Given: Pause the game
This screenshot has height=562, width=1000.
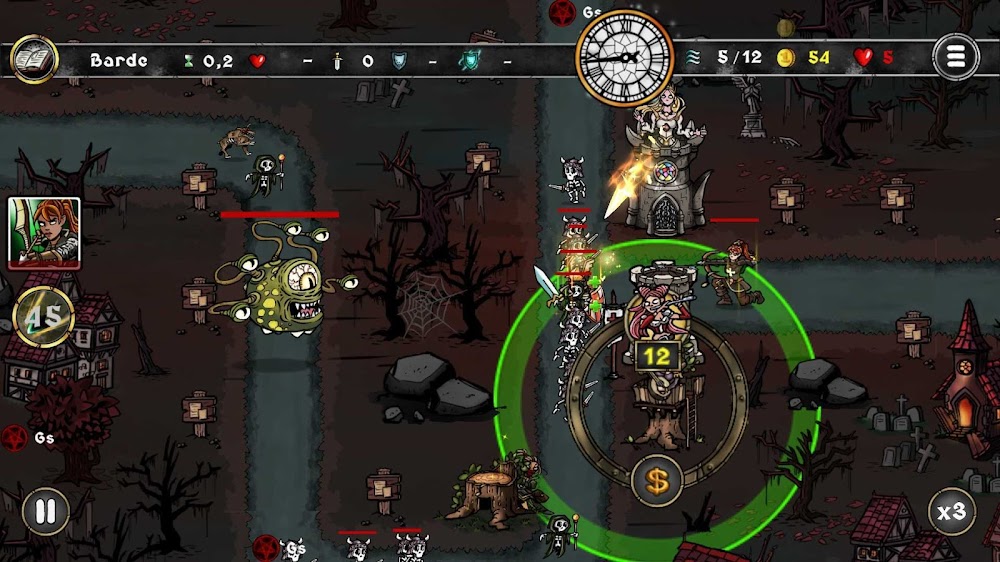Looking at the screenshot, I should [45, 512].
